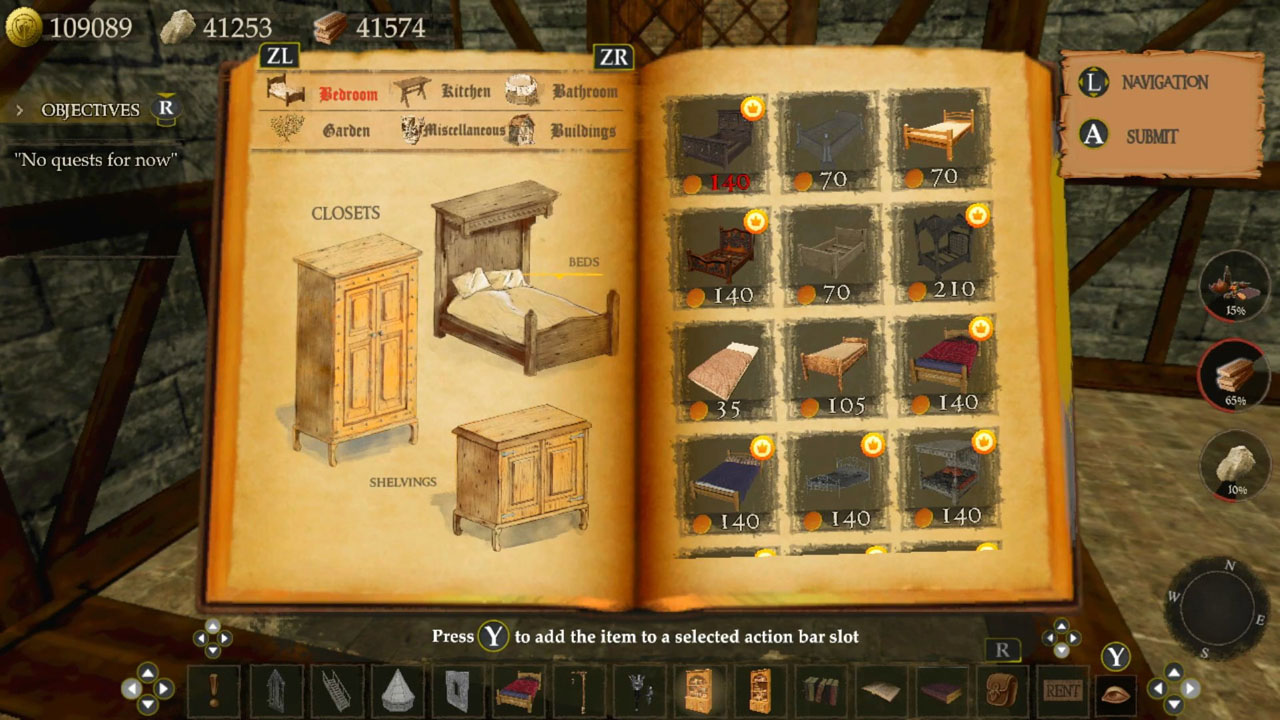Screen dimensions: 1280x720
Task: Click the ladder icon in the action bar
Action: click(336, 690)
